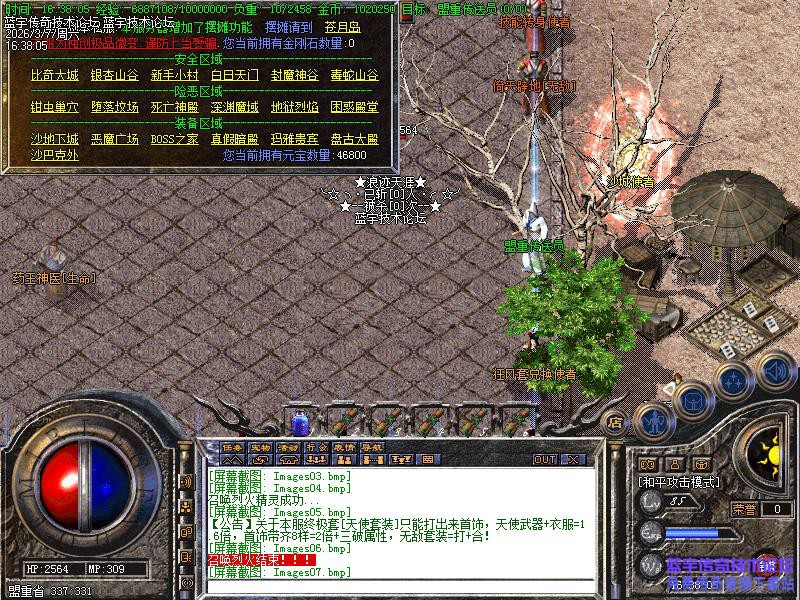Click the OUT button on the chat panel
The height and width of the screenshot is (600, 800).
point(544,460)
